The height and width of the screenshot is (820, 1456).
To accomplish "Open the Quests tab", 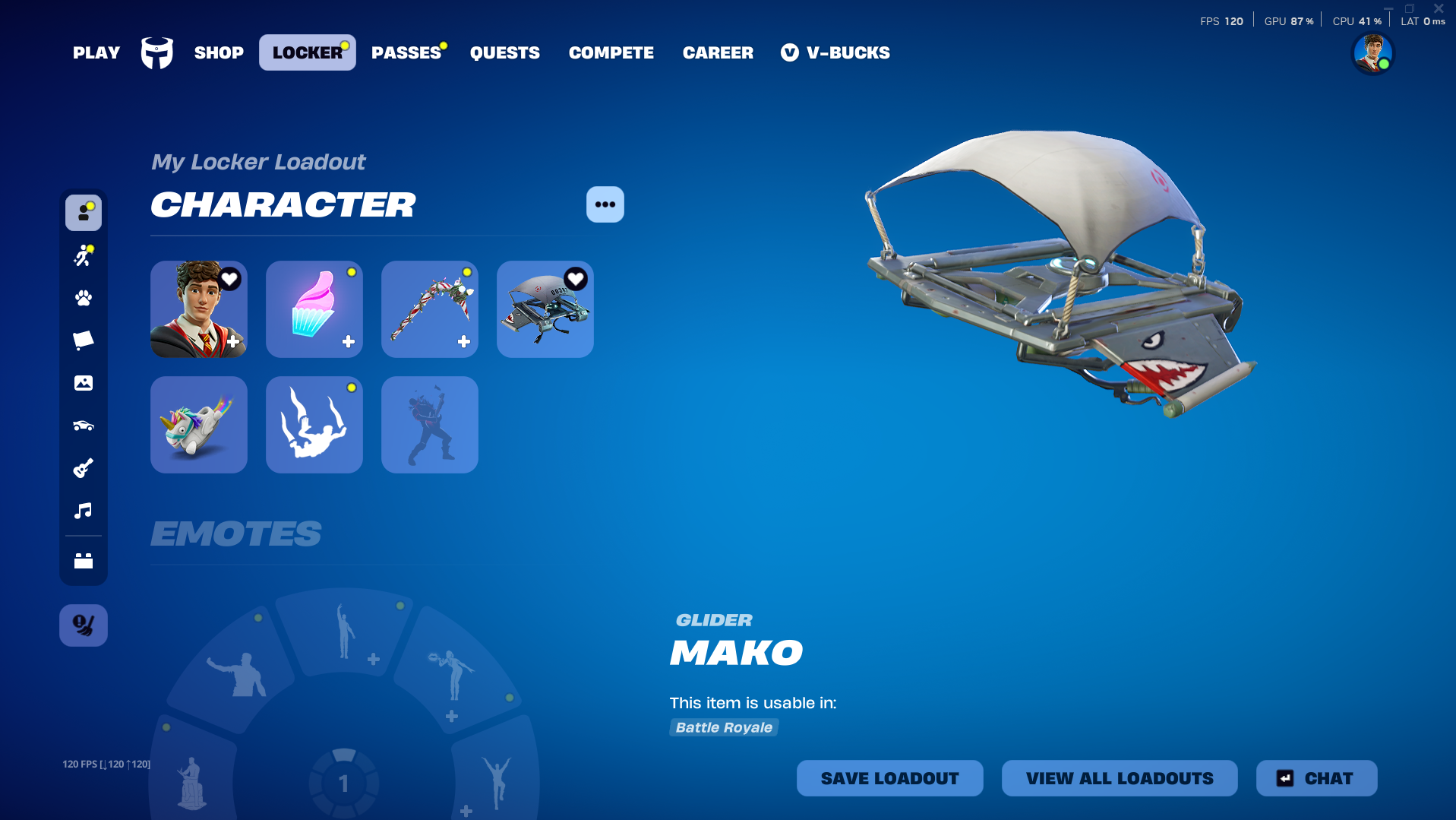I will [x=505, y=53].
